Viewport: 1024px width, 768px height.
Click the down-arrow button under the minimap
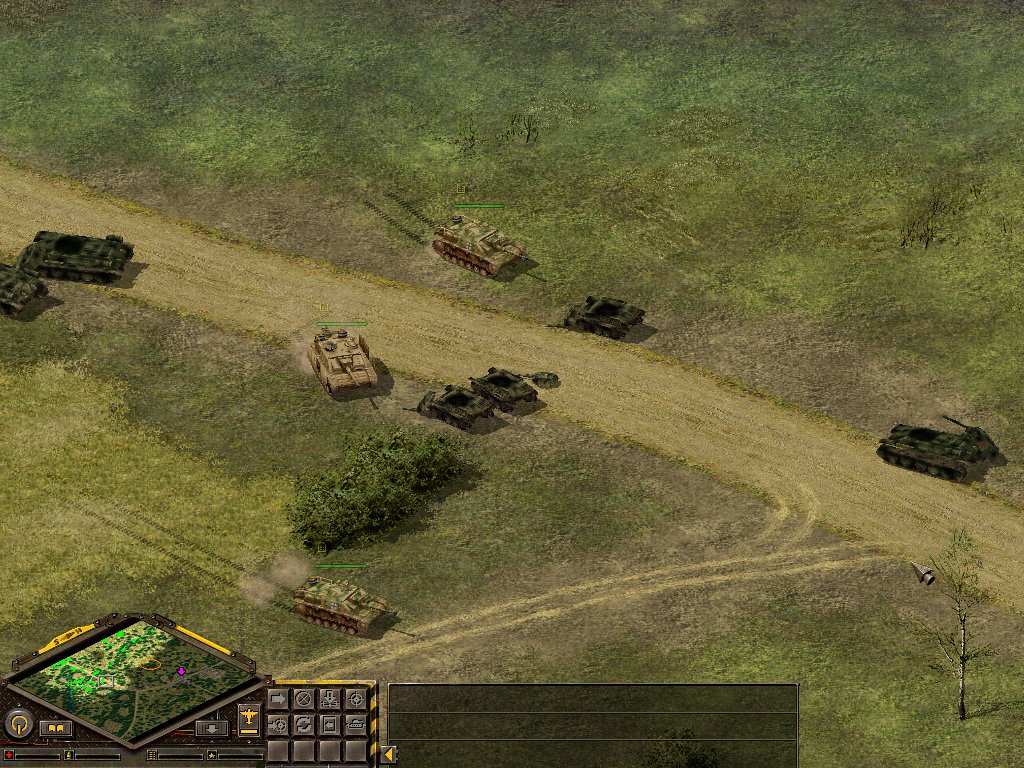(x=211, y=728)
